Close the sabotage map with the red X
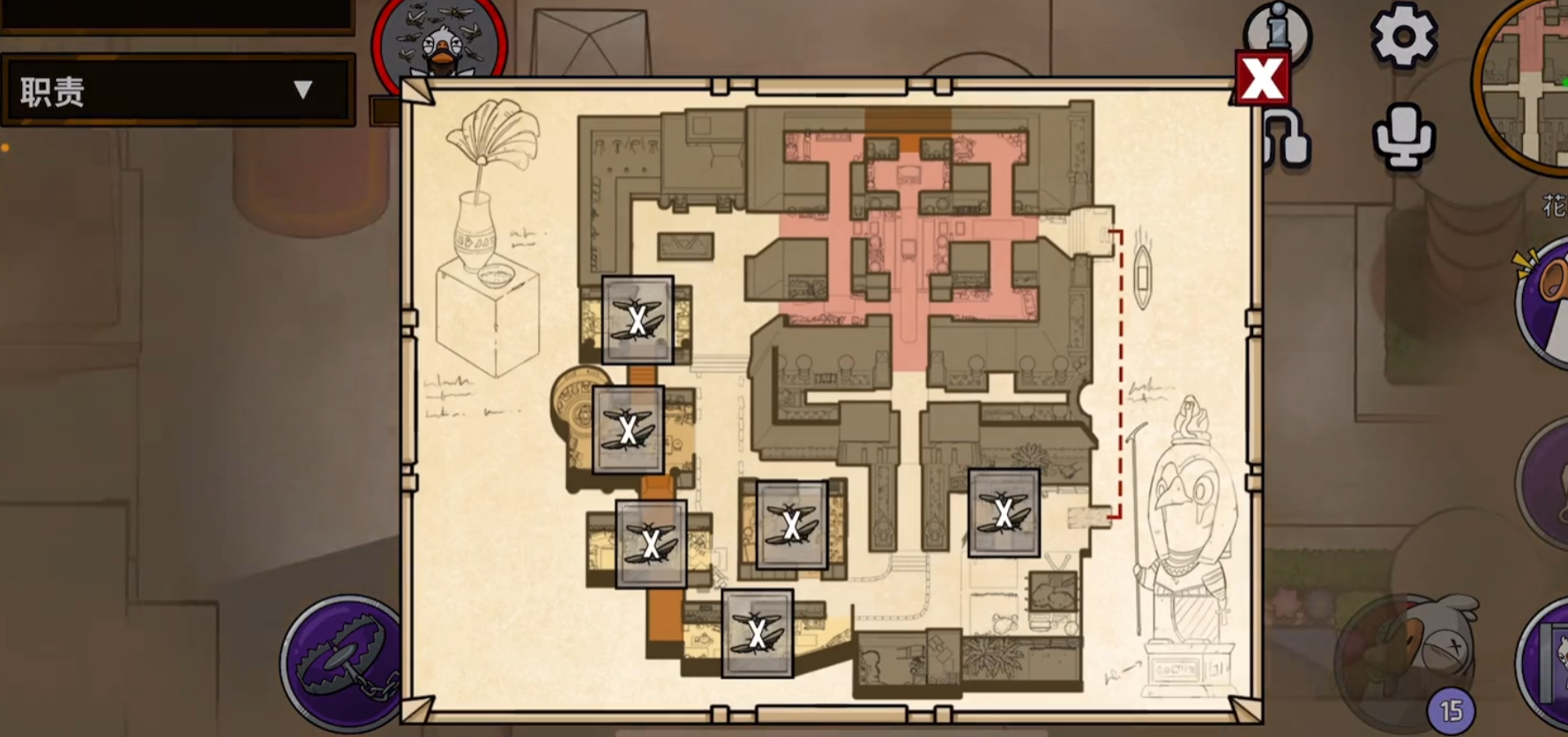This screenshot has width=1568, height=737. coord(1262,79)
